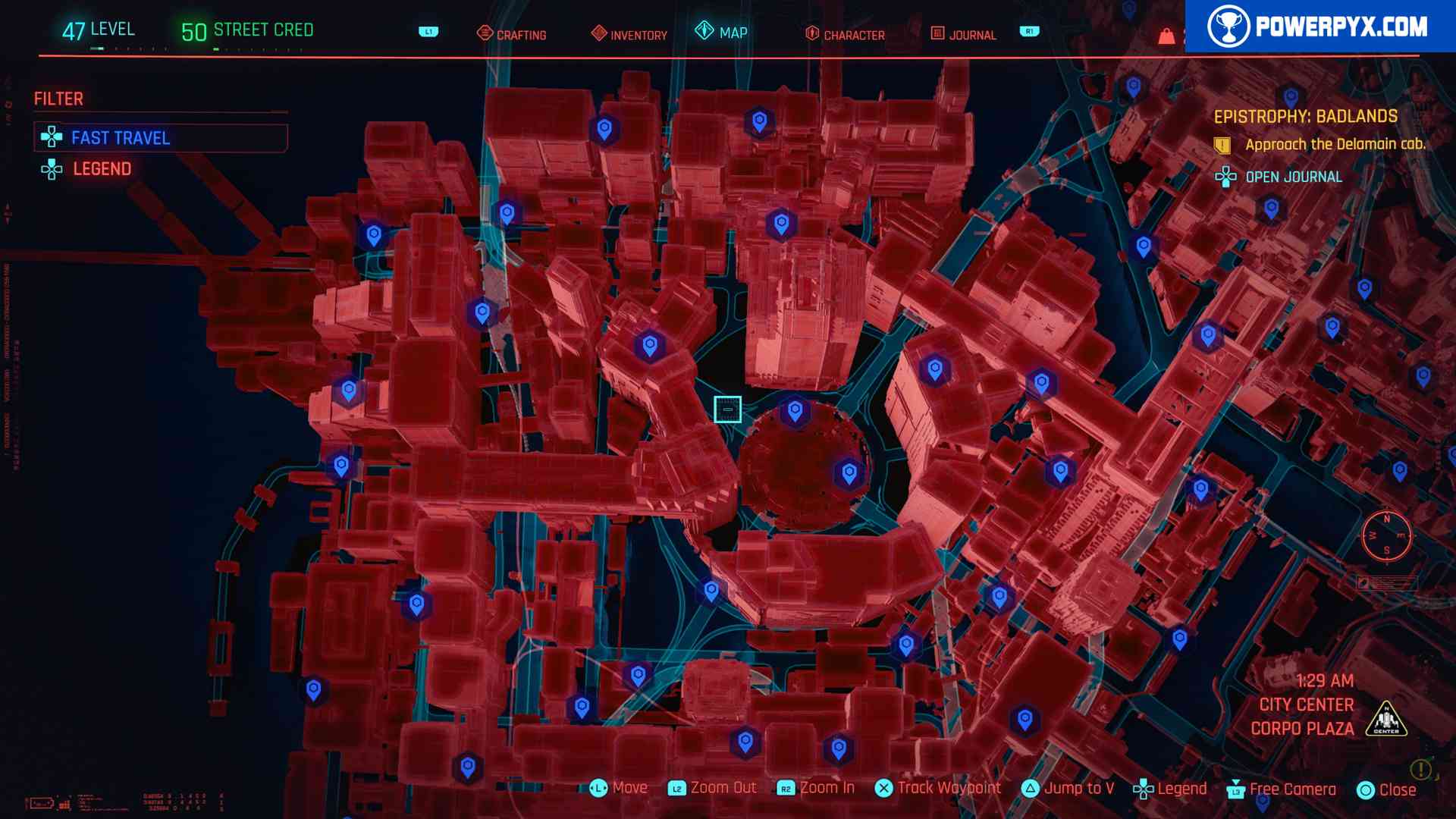1456x819 pixels.
Task: Click the yellow quest alert icon under Epistrophy
Action: (1224, 144)
